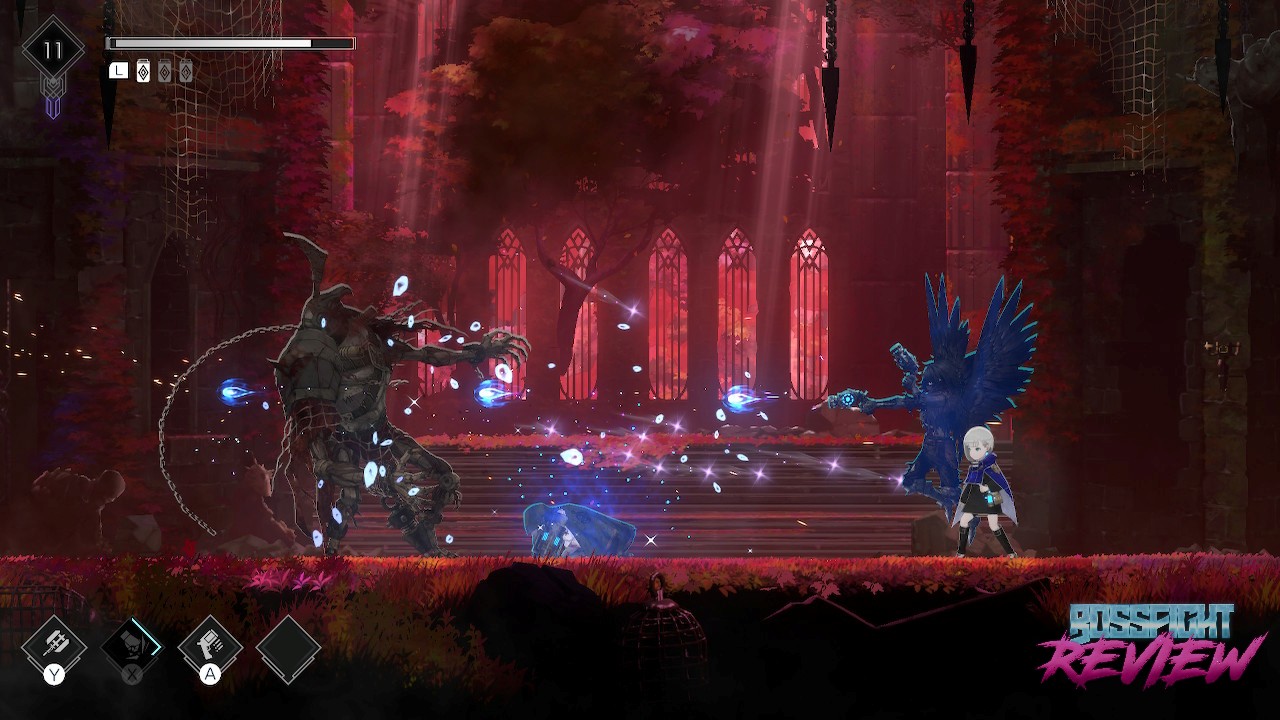1280x720 pixels.
Task: Select the empty fourth skill slot
Action: pyautogui.click(x=288, y=648)
